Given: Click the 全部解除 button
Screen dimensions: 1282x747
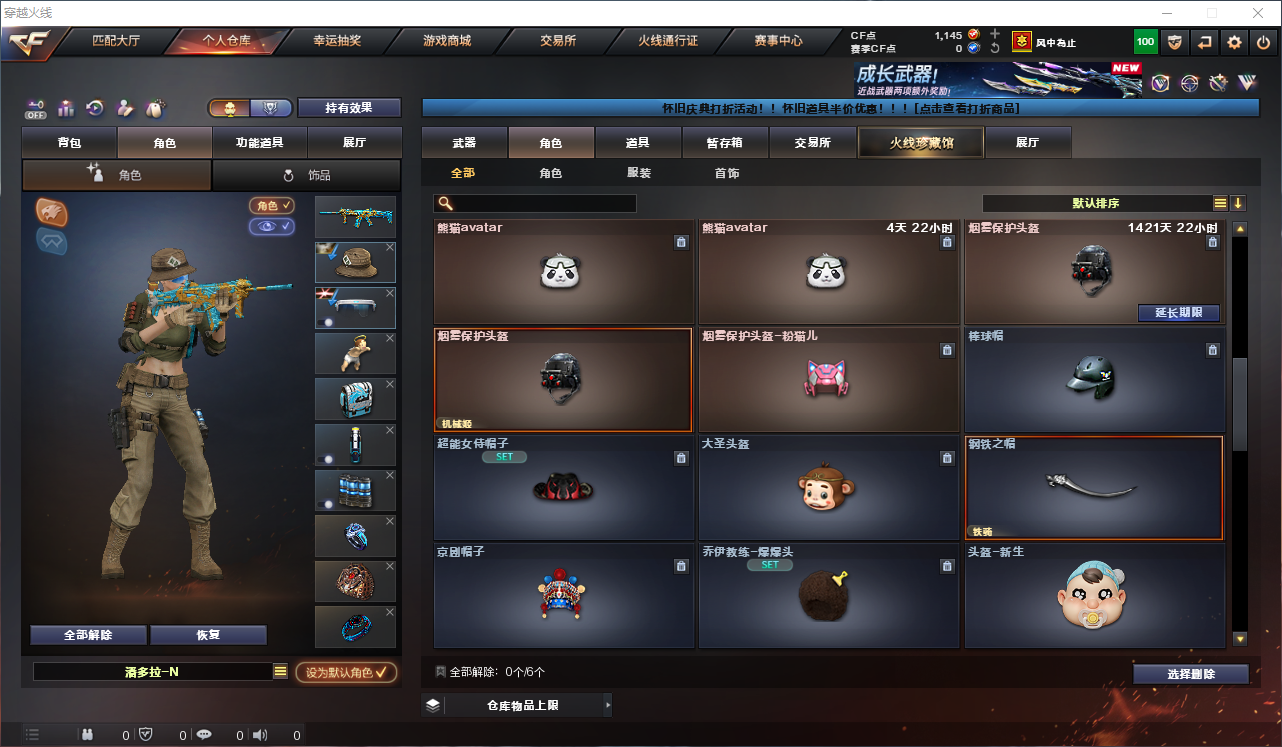Looking at the screenshot, I should 88,634.
